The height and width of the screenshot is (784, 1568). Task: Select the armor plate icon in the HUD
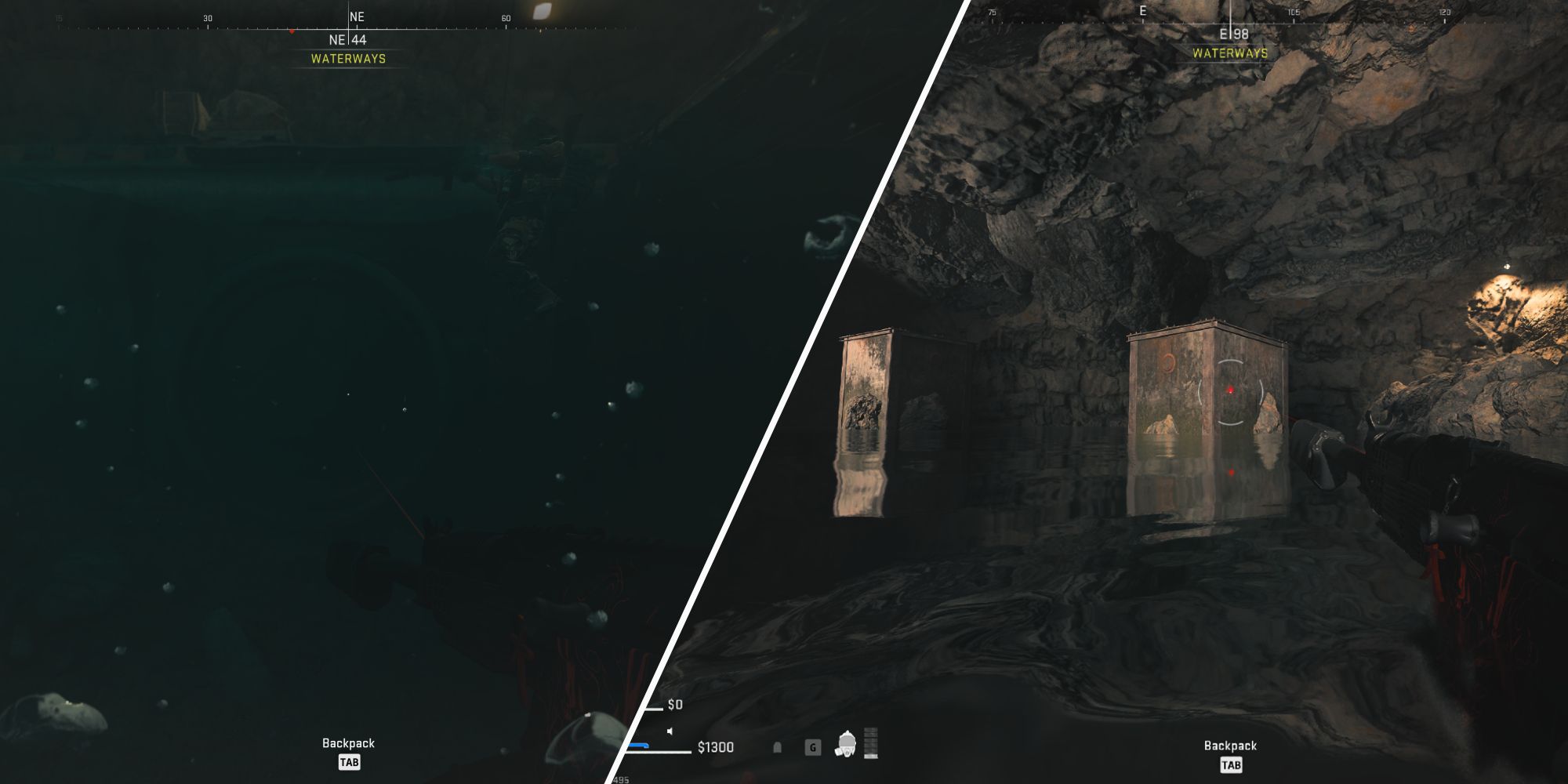[778, 747]
